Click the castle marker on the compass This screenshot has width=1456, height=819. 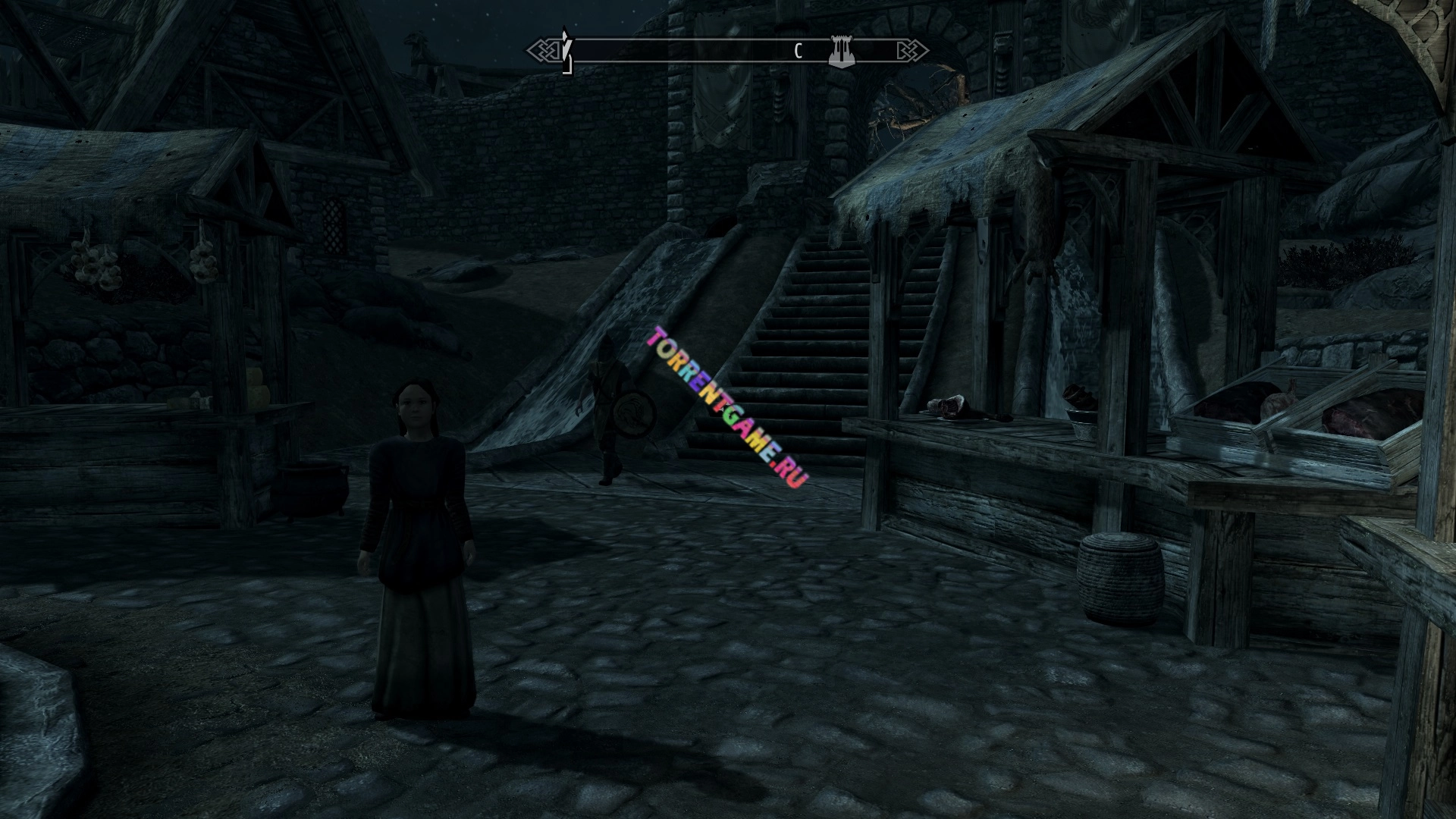point(839,51)
